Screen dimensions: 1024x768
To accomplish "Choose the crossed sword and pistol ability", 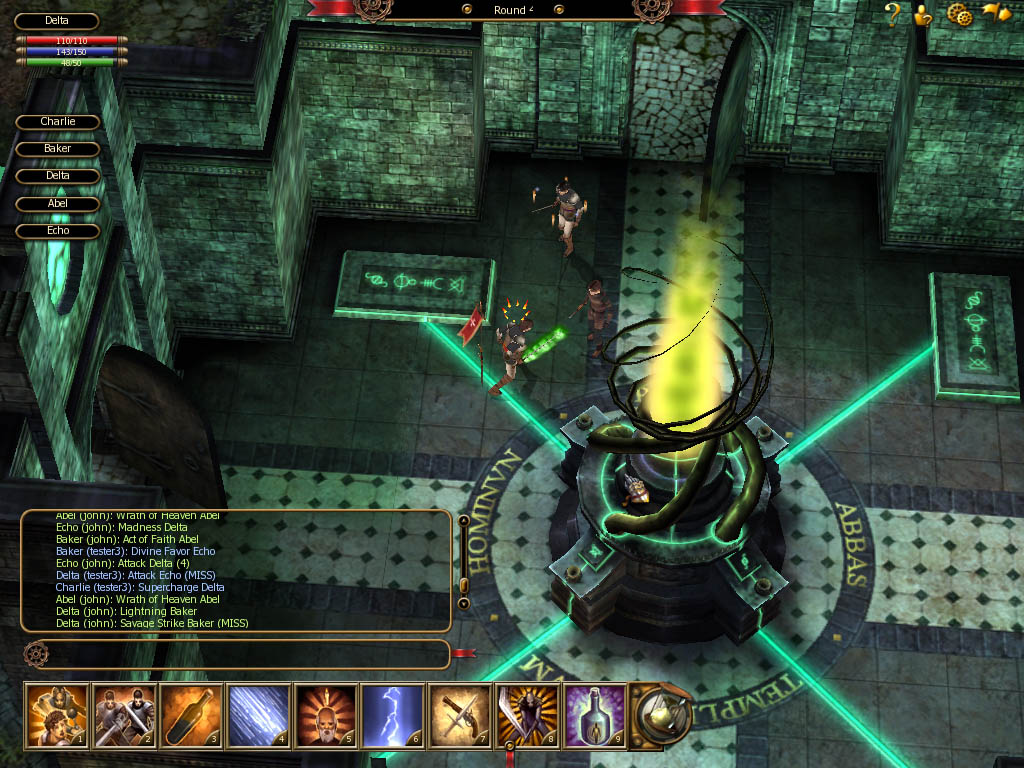I will (460, 714).
